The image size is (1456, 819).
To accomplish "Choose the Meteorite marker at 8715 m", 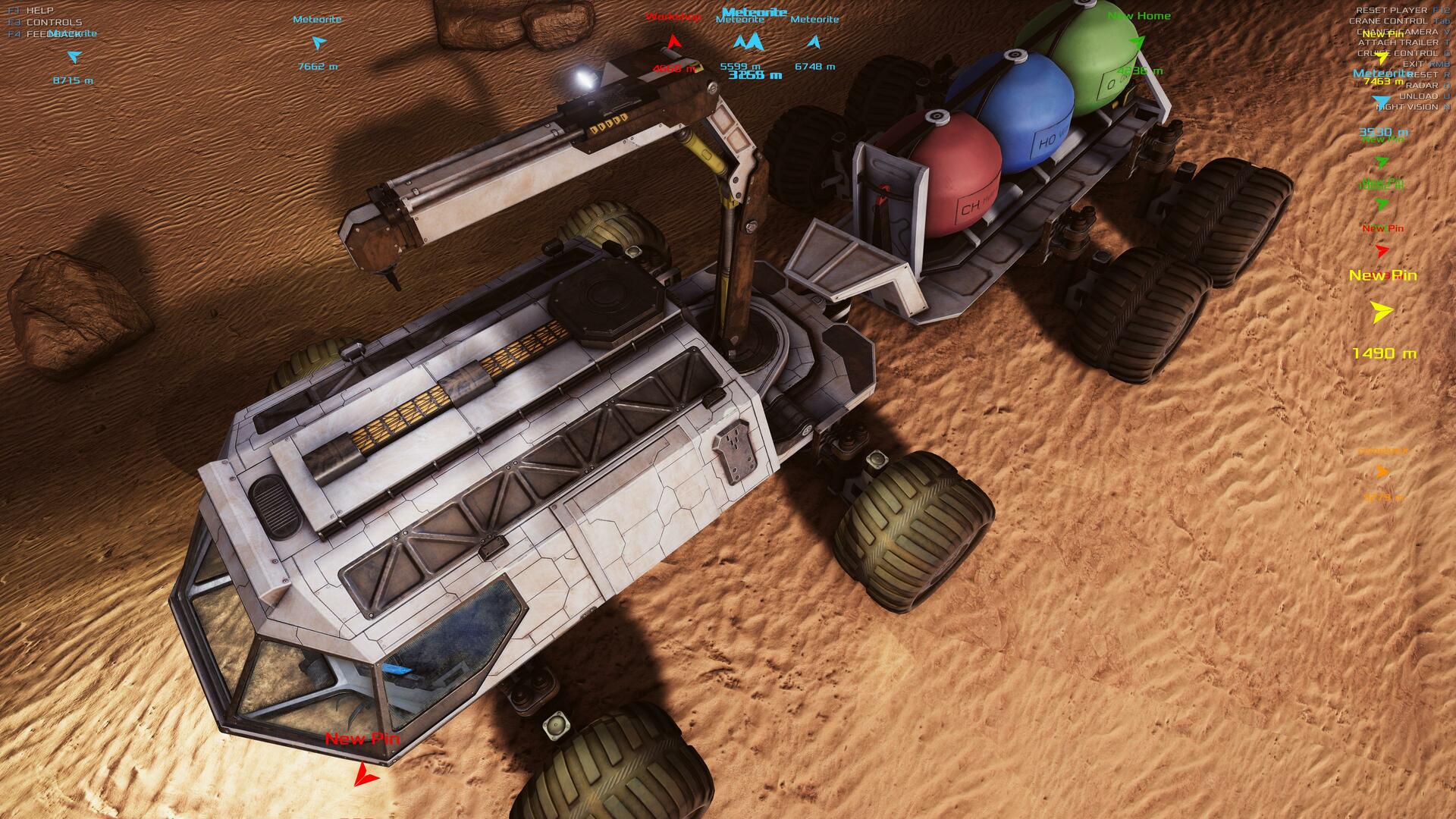I will 74,57.
